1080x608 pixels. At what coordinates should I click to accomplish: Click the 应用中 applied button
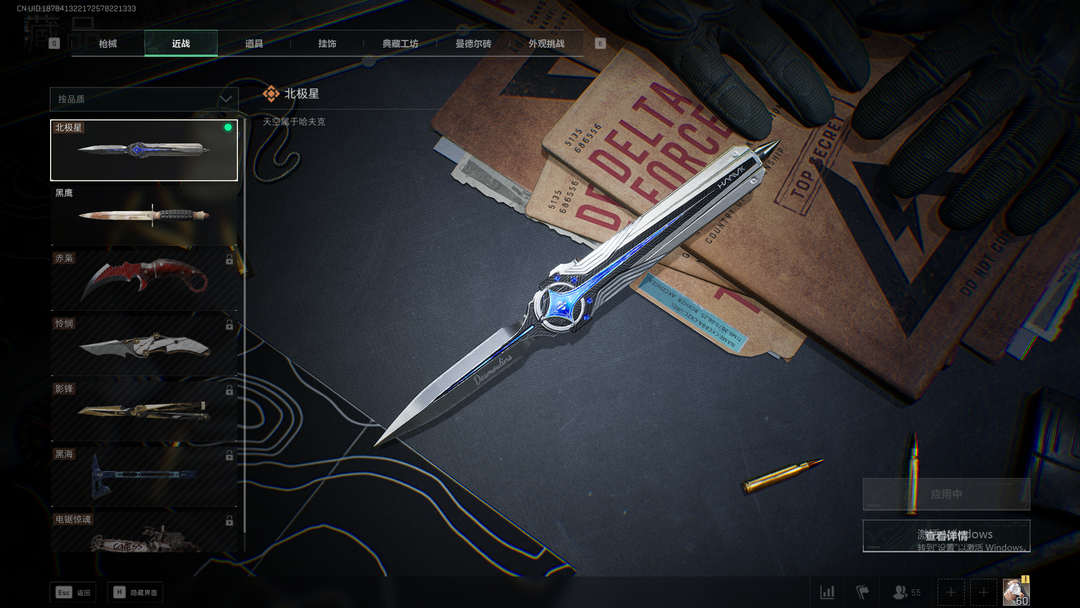tap(946, 494)
